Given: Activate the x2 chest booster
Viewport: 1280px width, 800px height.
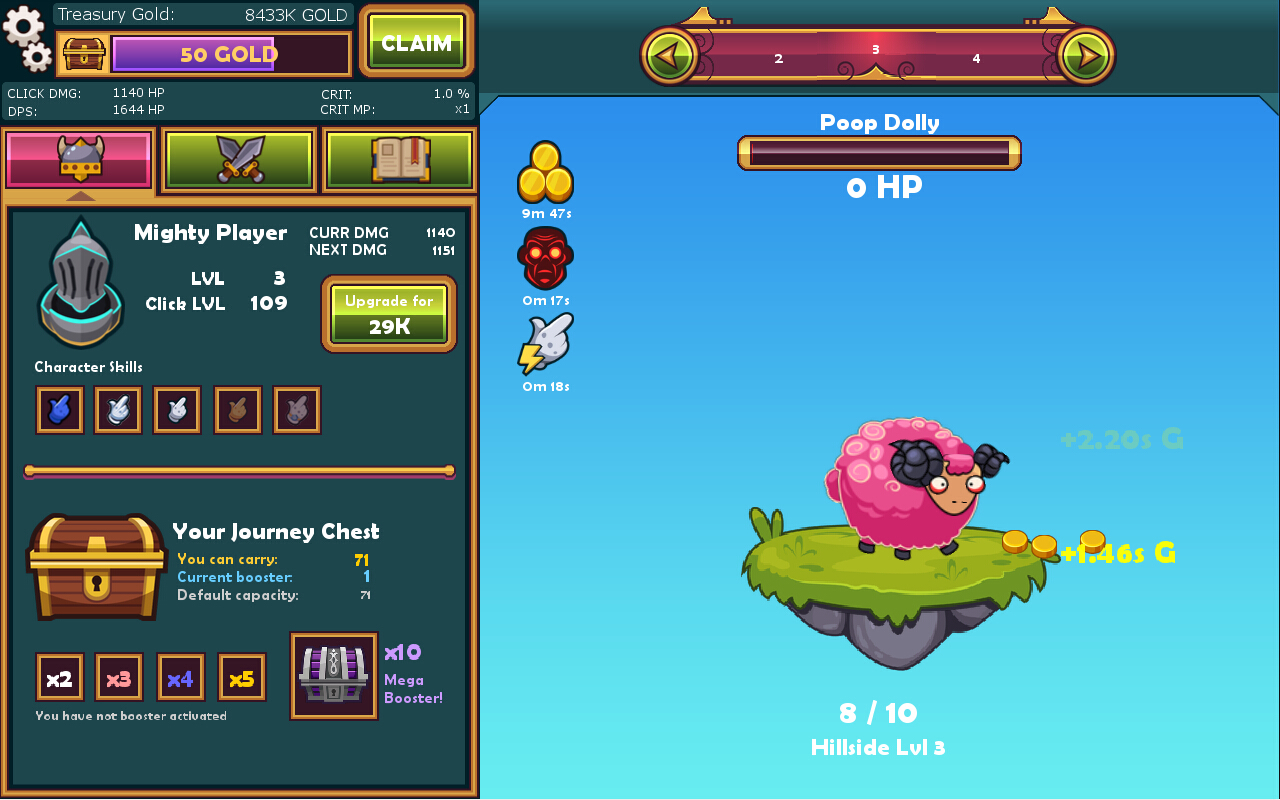Looking at the screenshot, I should click(x=60, y=678).
